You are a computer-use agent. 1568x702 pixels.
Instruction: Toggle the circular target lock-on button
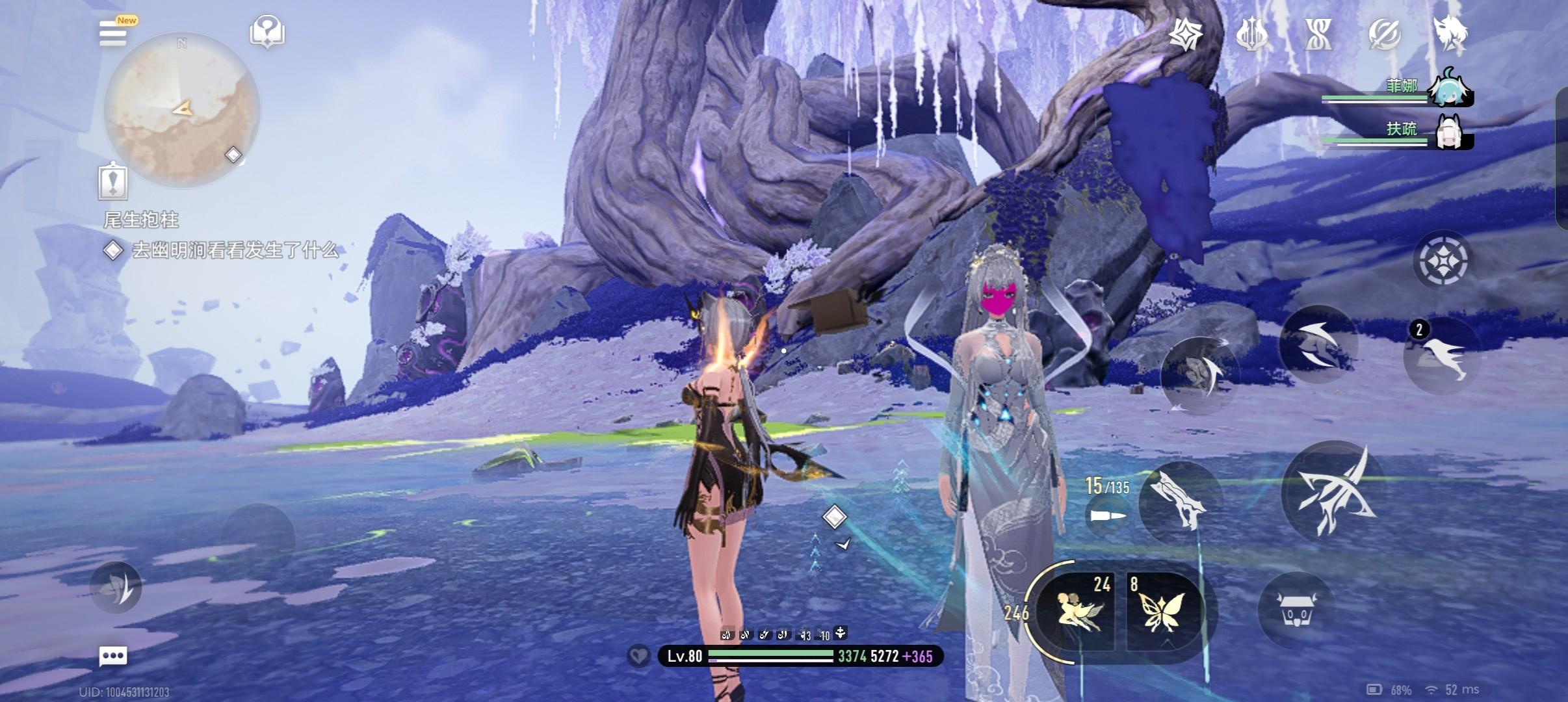click(1441, 261)
